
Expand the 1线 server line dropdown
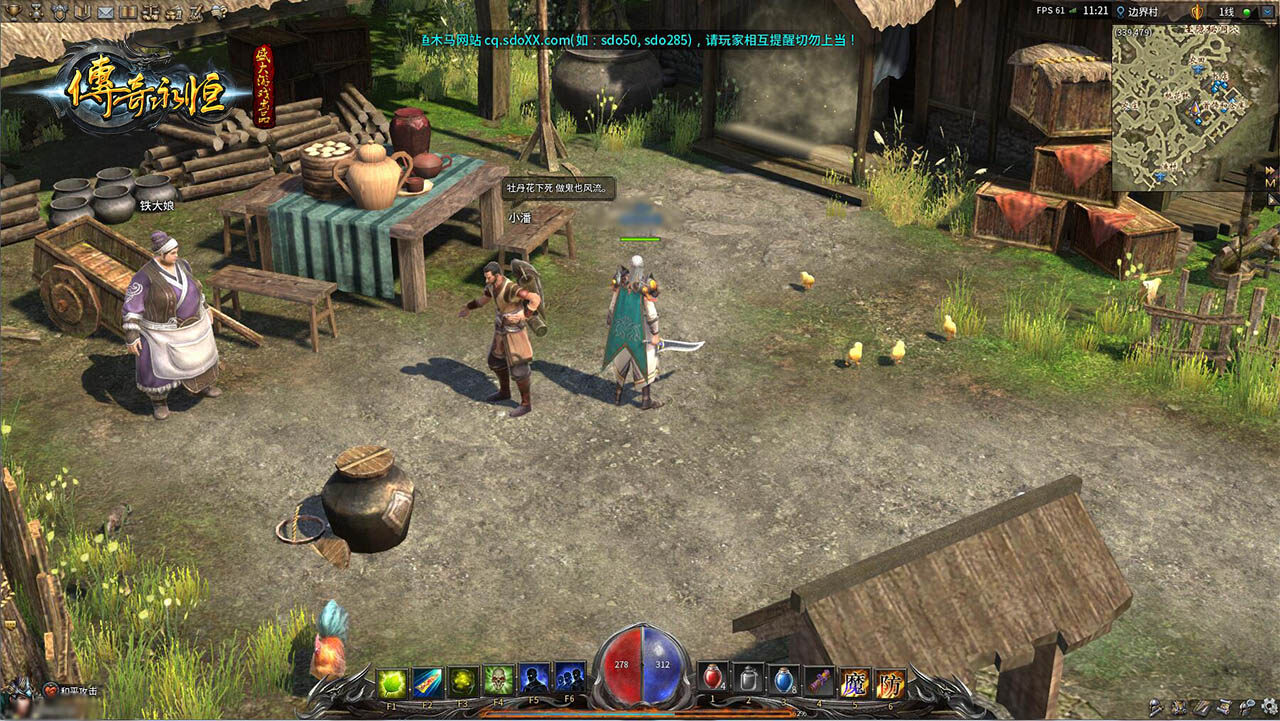[1268, 11]
